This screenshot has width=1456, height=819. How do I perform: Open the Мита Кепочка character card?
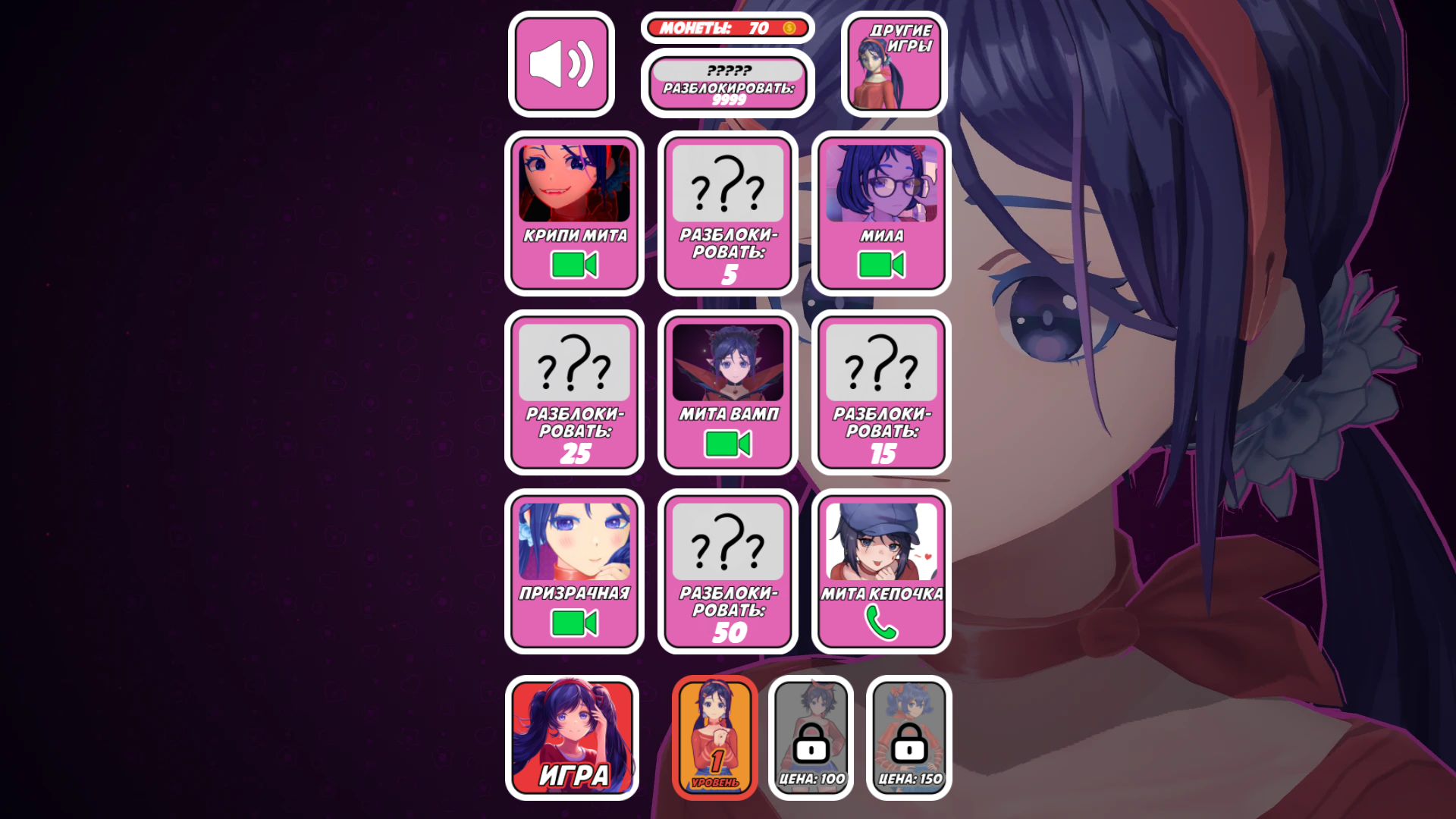tap(880, 546)
